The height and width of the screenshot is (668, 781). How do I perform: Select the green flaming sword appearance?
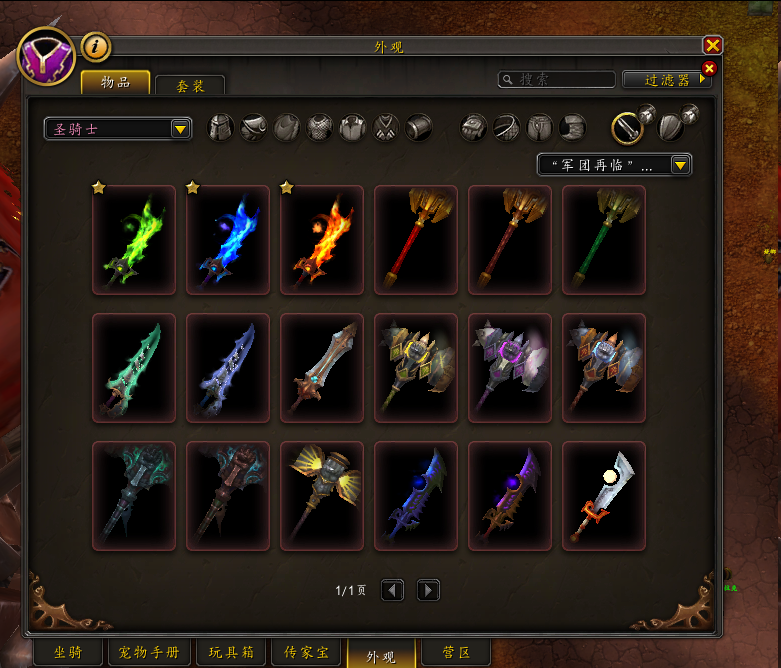(134, 241)
